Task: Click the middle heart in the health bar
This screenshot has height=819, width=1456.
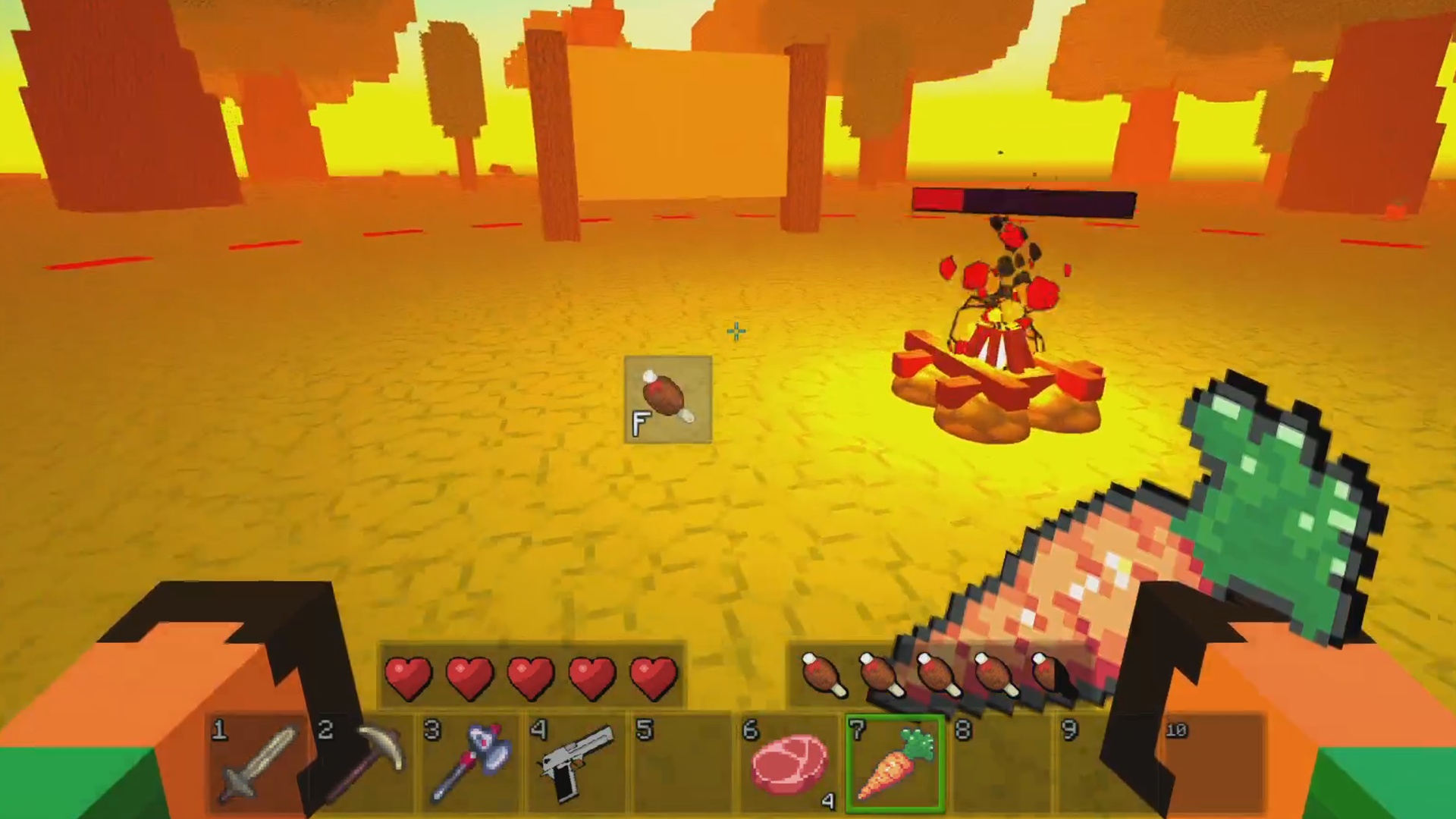Action: point(531,677)
